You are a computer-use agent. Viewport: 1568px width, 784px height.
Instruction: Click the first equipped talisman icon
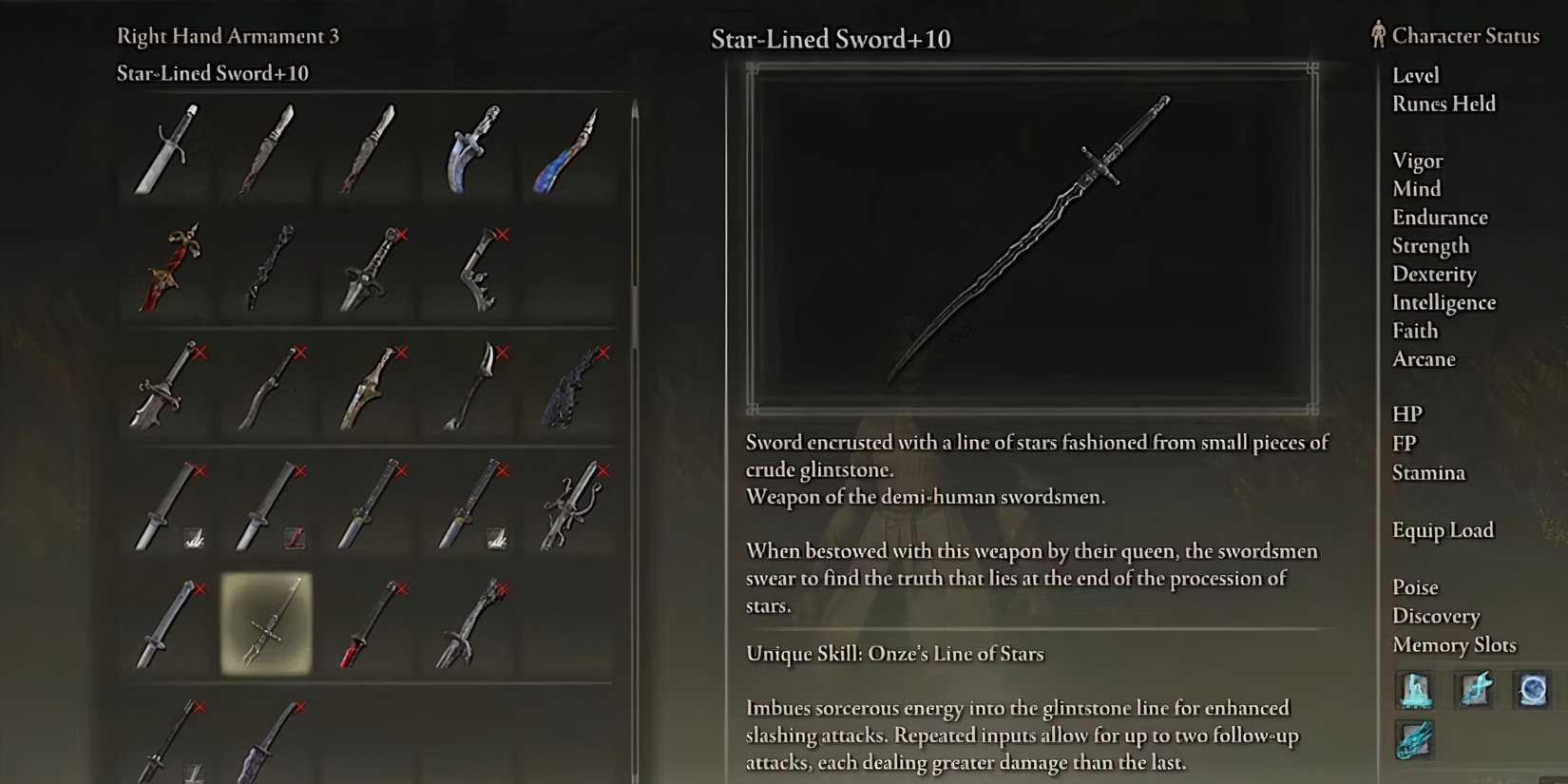[1415, 691]
